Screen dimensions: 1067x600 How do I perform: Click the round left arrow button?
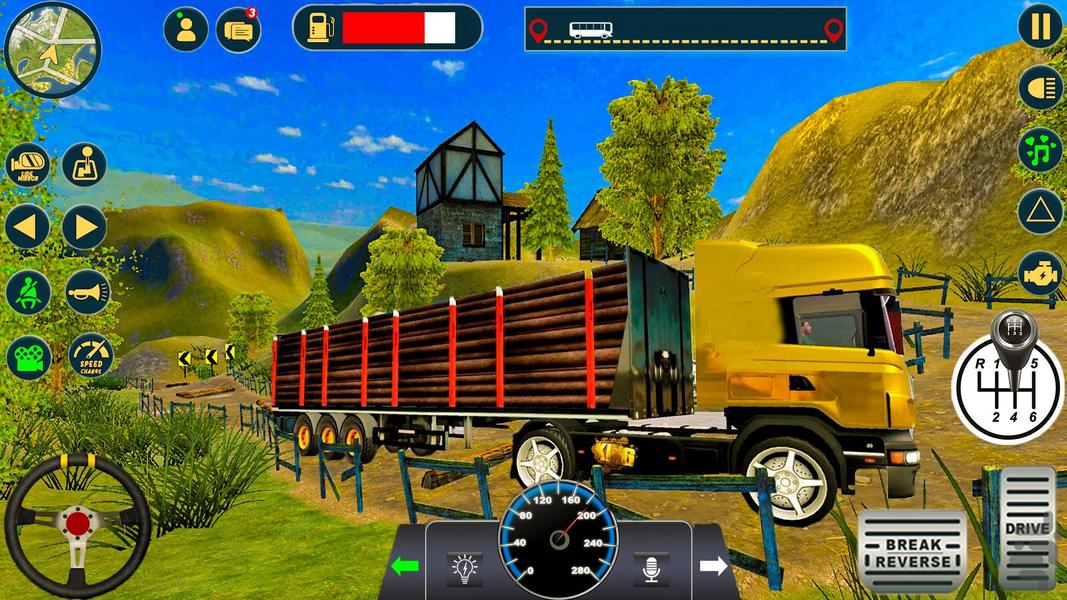click(x=28, y=227)
